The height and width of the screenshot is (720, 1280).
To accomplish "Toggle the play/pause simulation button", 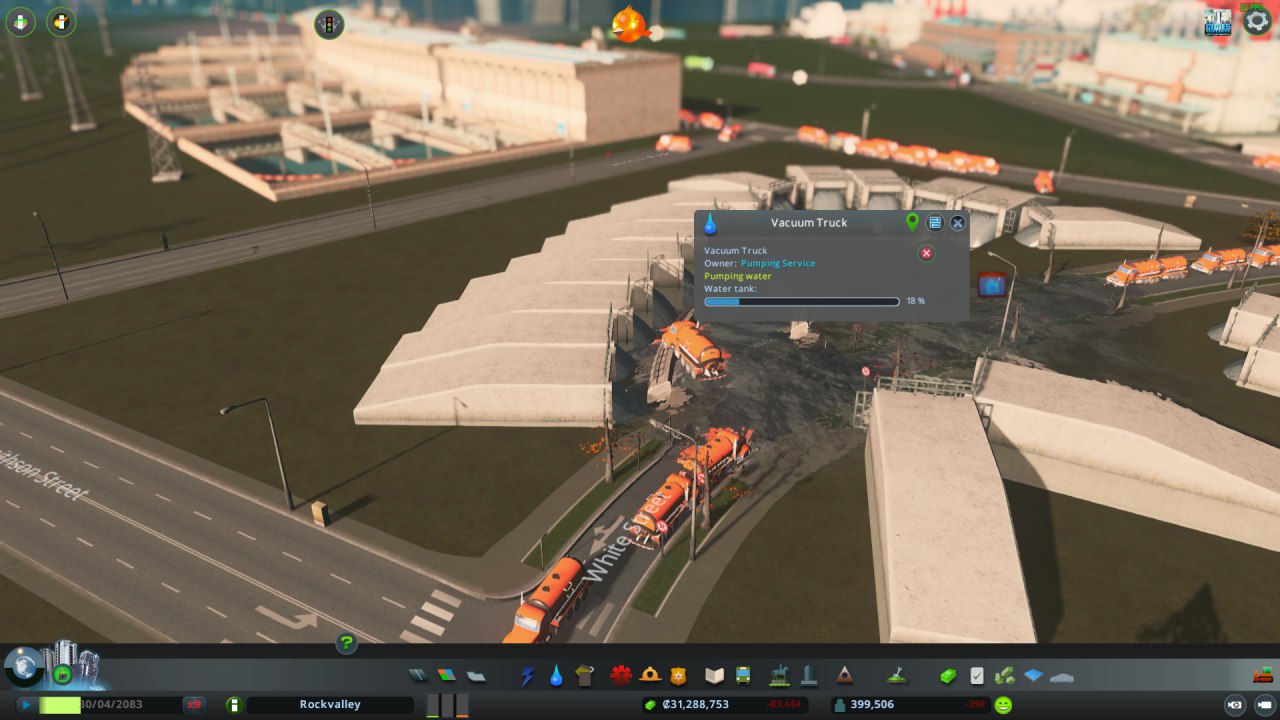I will [25, 705].
